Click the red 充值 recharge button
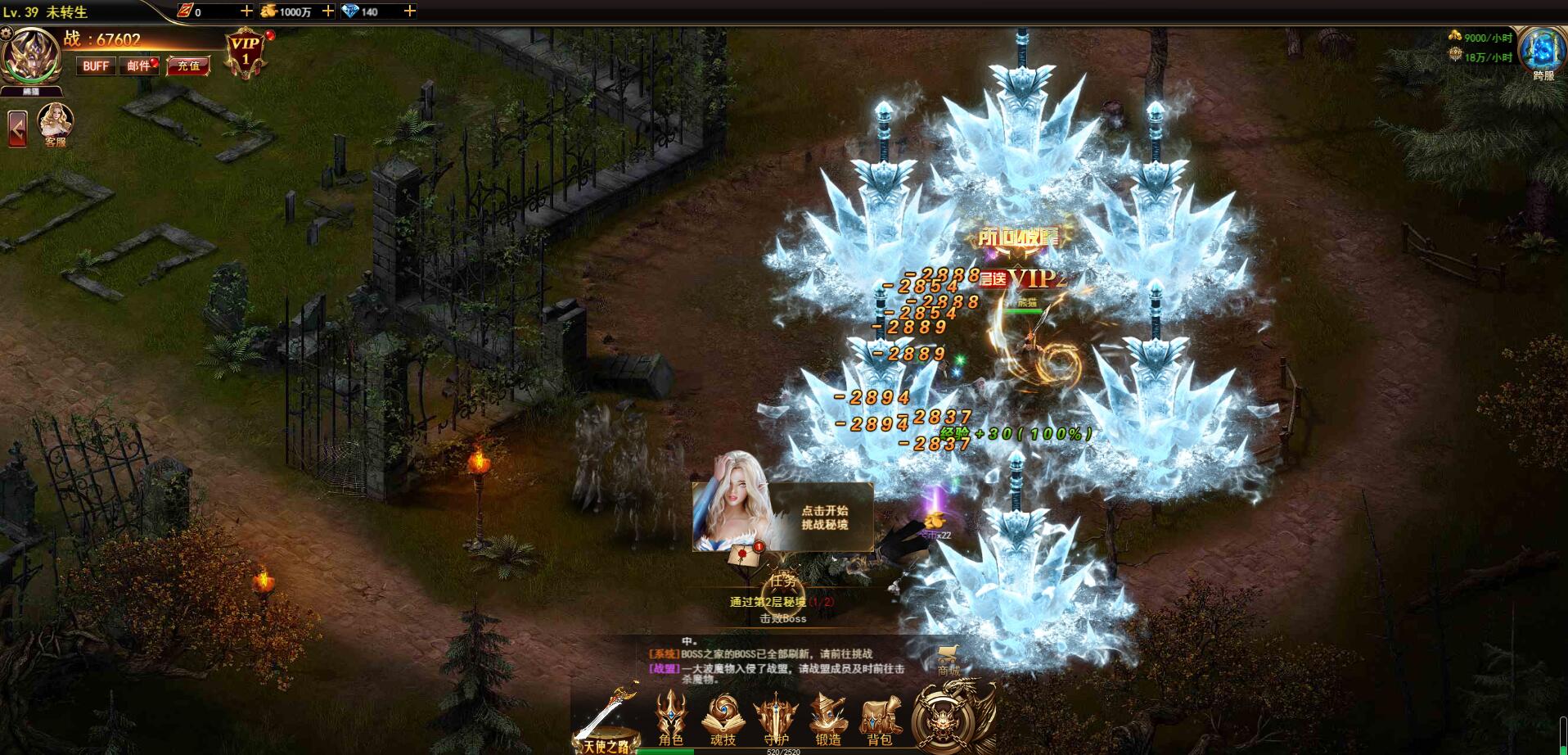Viewport: 1568px width, 755px height. [188, 66]
